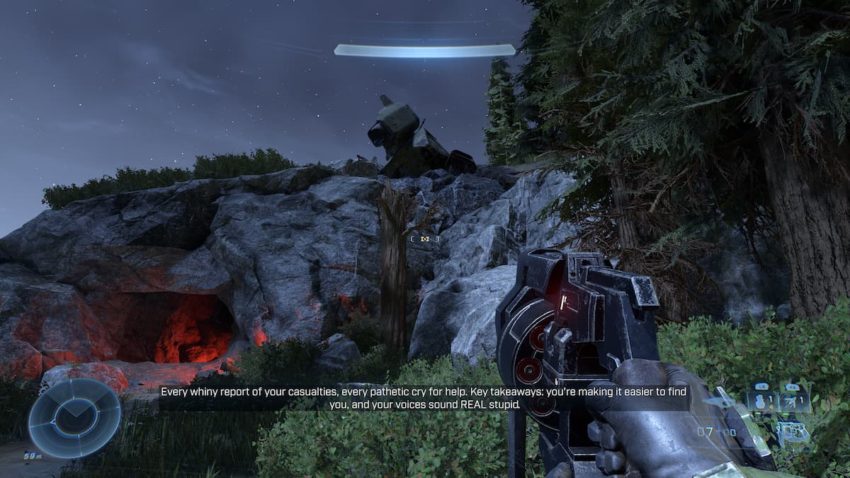Select the frag grenade slot
The width and height of the screenshot is (850, 478).
point(762,397)
